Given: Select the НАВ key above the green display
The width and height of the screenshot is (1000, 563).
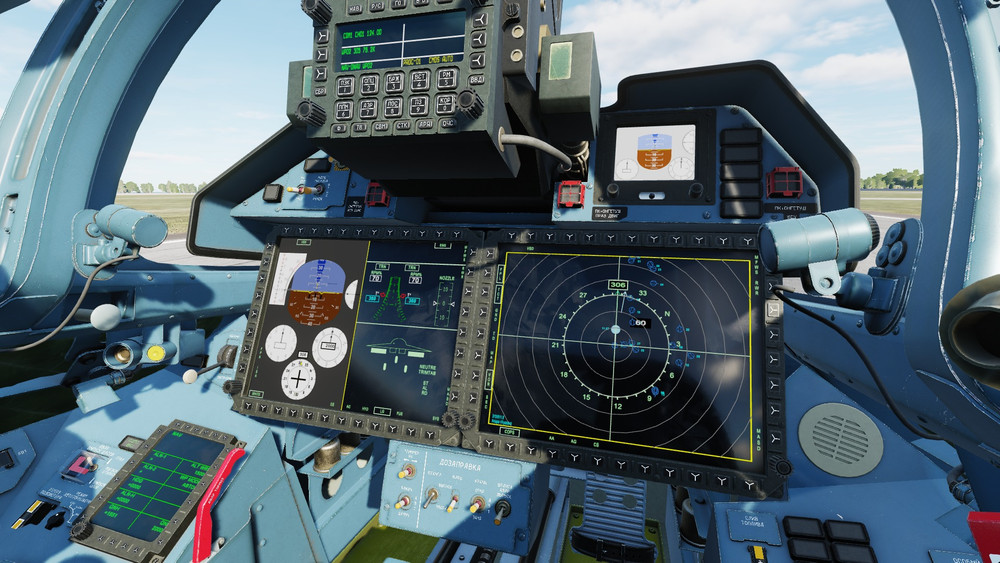Looking at the screenshot, I should (355, 9).
